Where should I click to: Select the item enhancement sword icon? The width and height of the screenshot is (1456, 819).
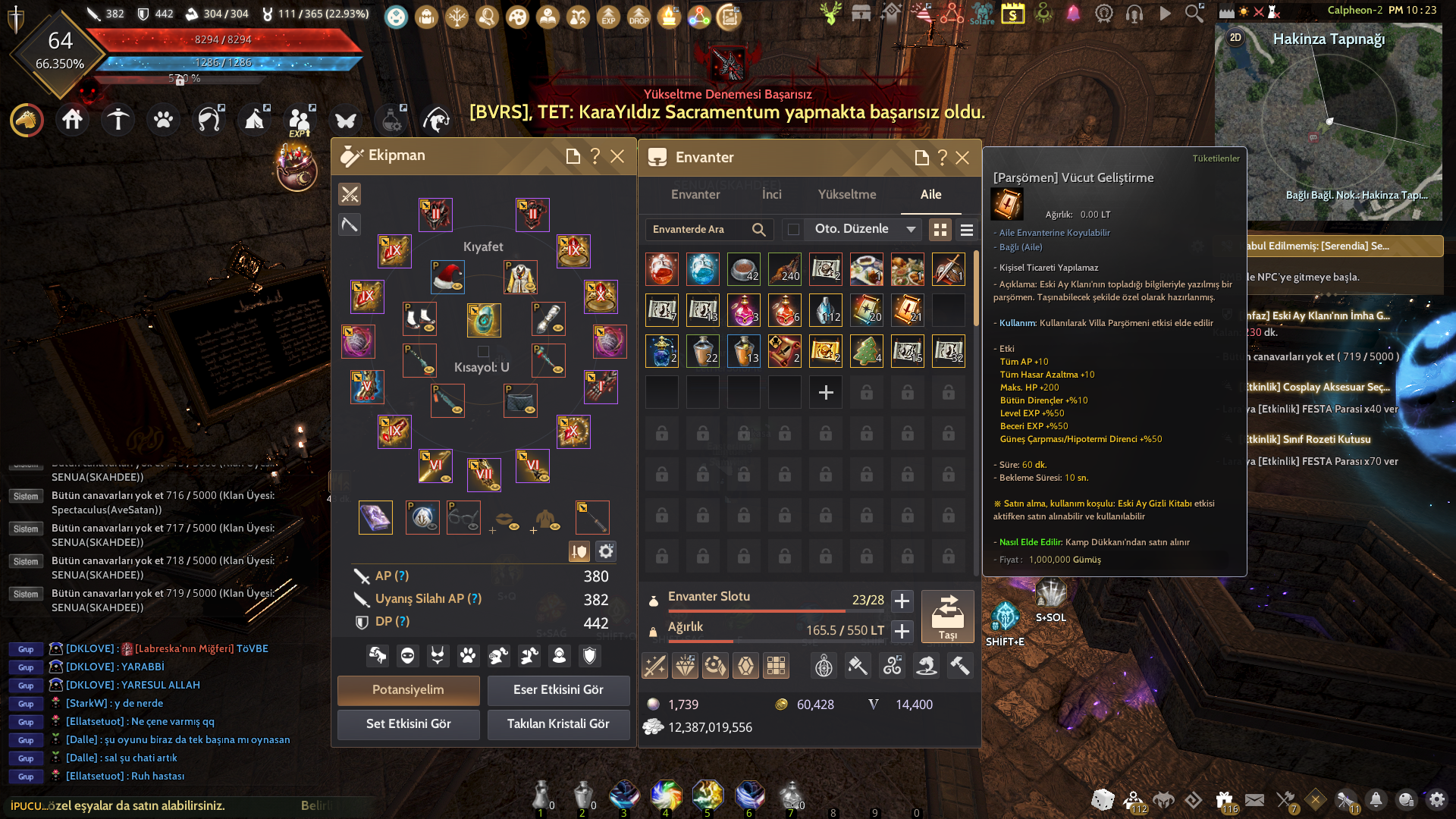point(654,666)
